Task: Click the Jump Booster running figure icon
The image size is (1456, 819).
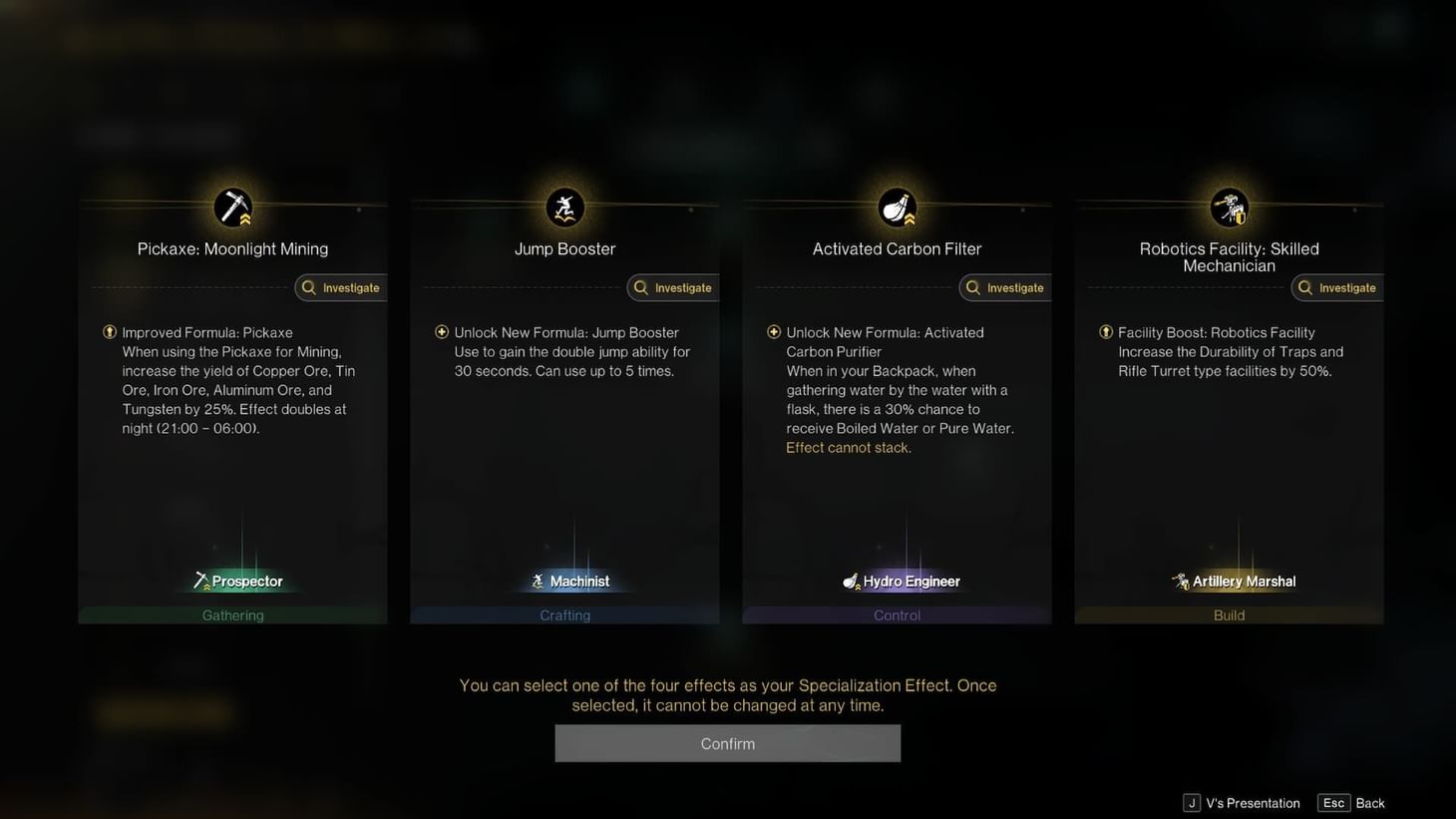Action: [x=564, y=206]
